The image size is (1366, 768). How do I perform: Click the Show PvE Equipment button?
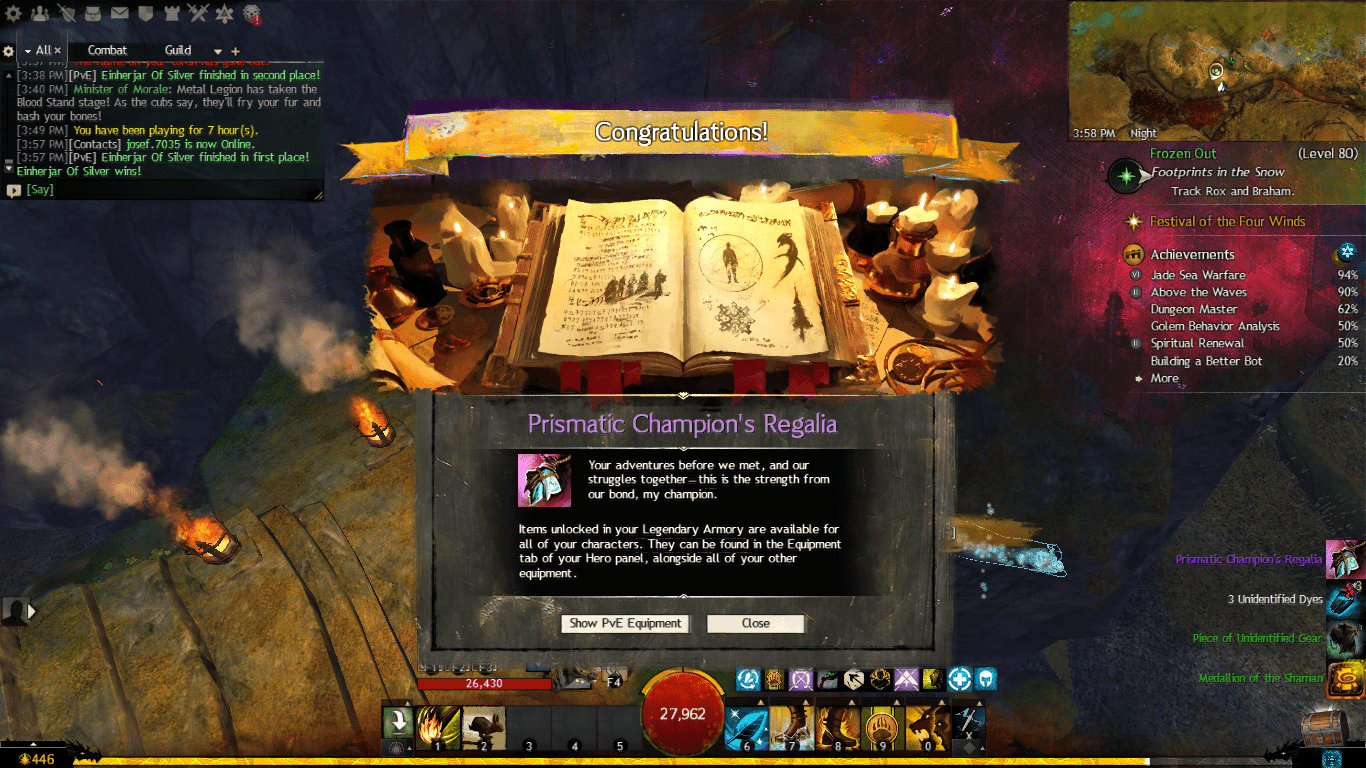(625, 623)
